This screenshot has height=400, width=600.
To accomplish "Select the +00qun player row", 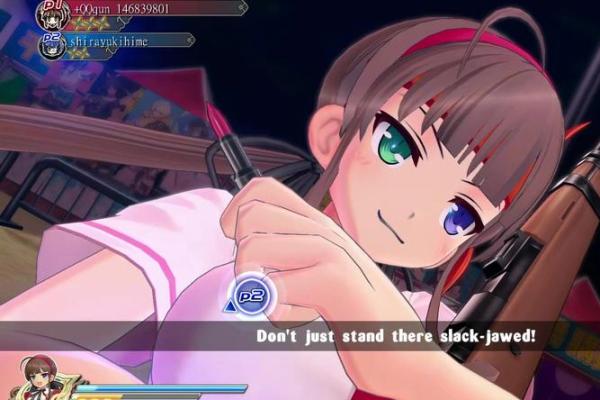I will pos(140,9).
